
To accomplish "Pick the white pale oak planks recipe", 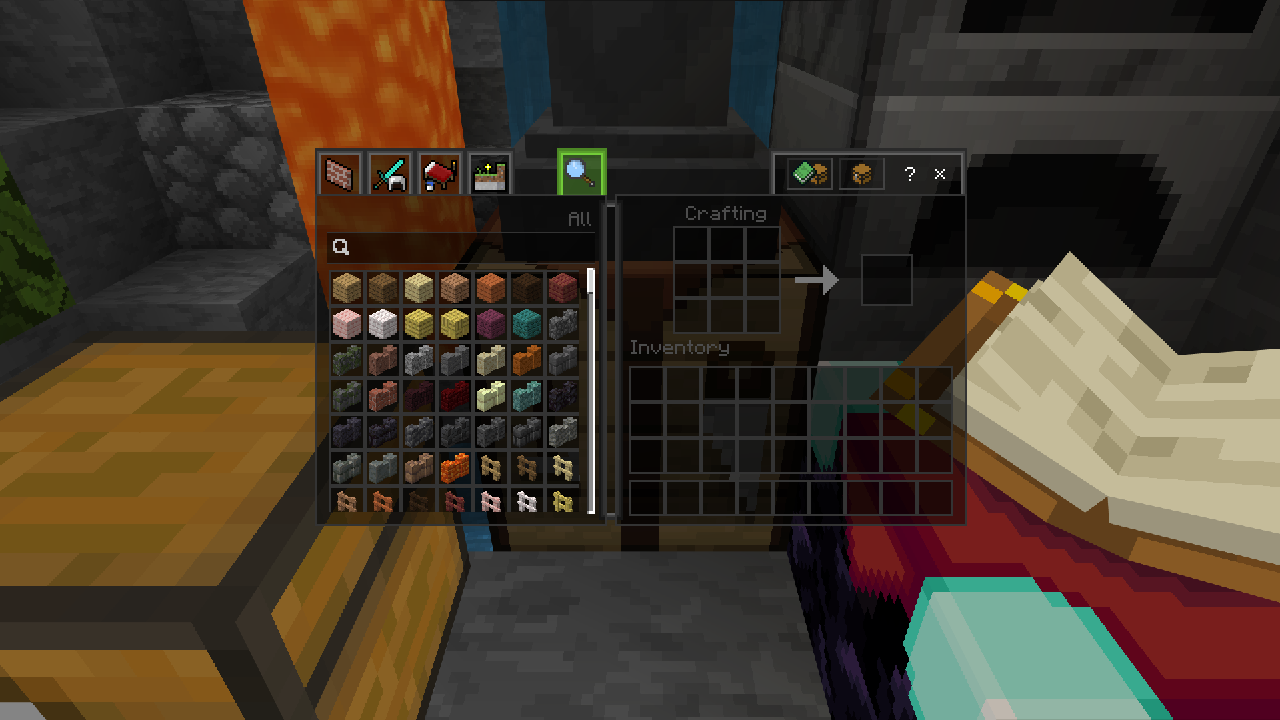I will [x=382, y=324].
